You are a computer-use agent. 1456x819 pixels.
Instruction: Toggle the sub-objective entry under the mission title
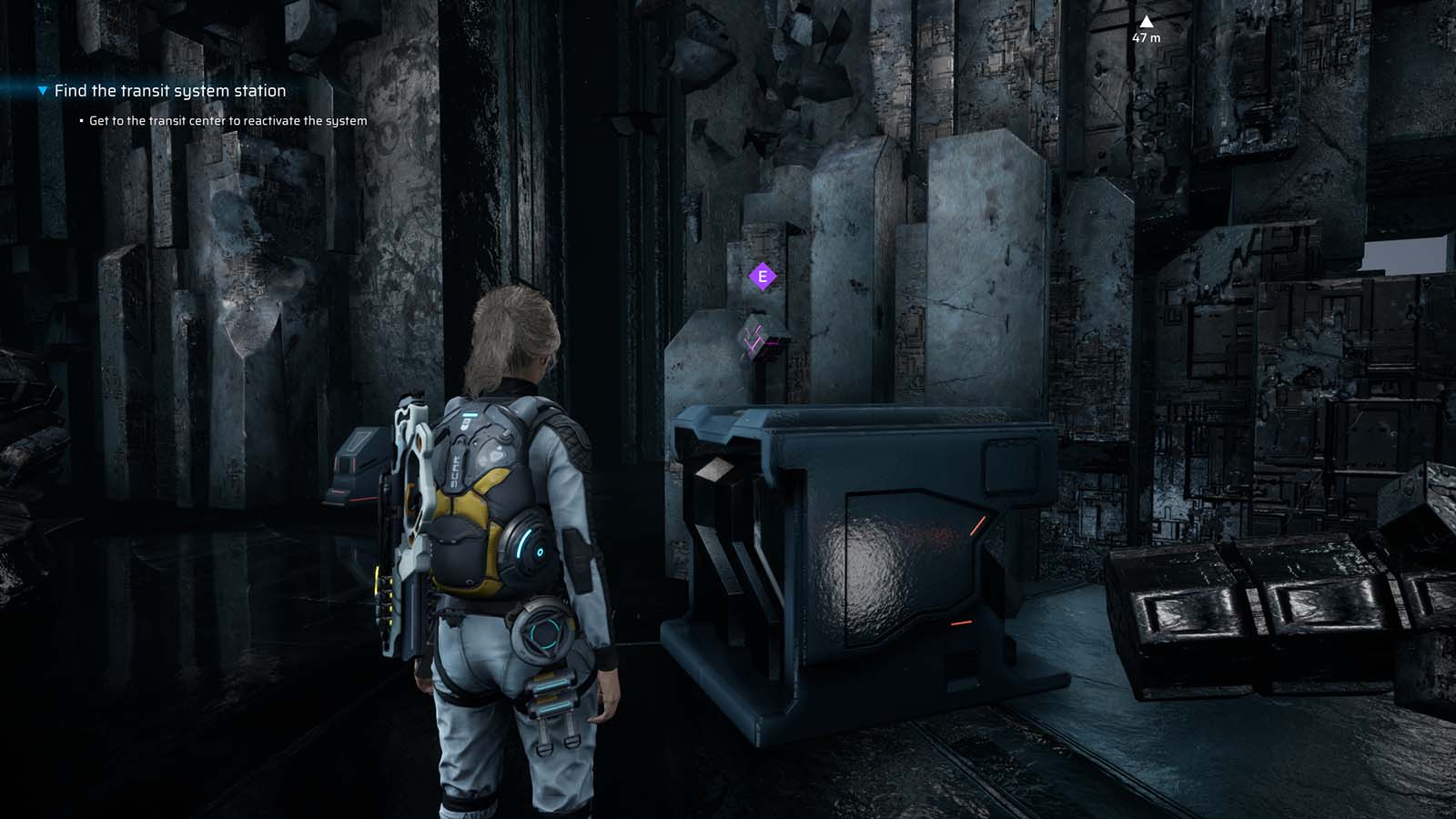click(x=227, y=119)
